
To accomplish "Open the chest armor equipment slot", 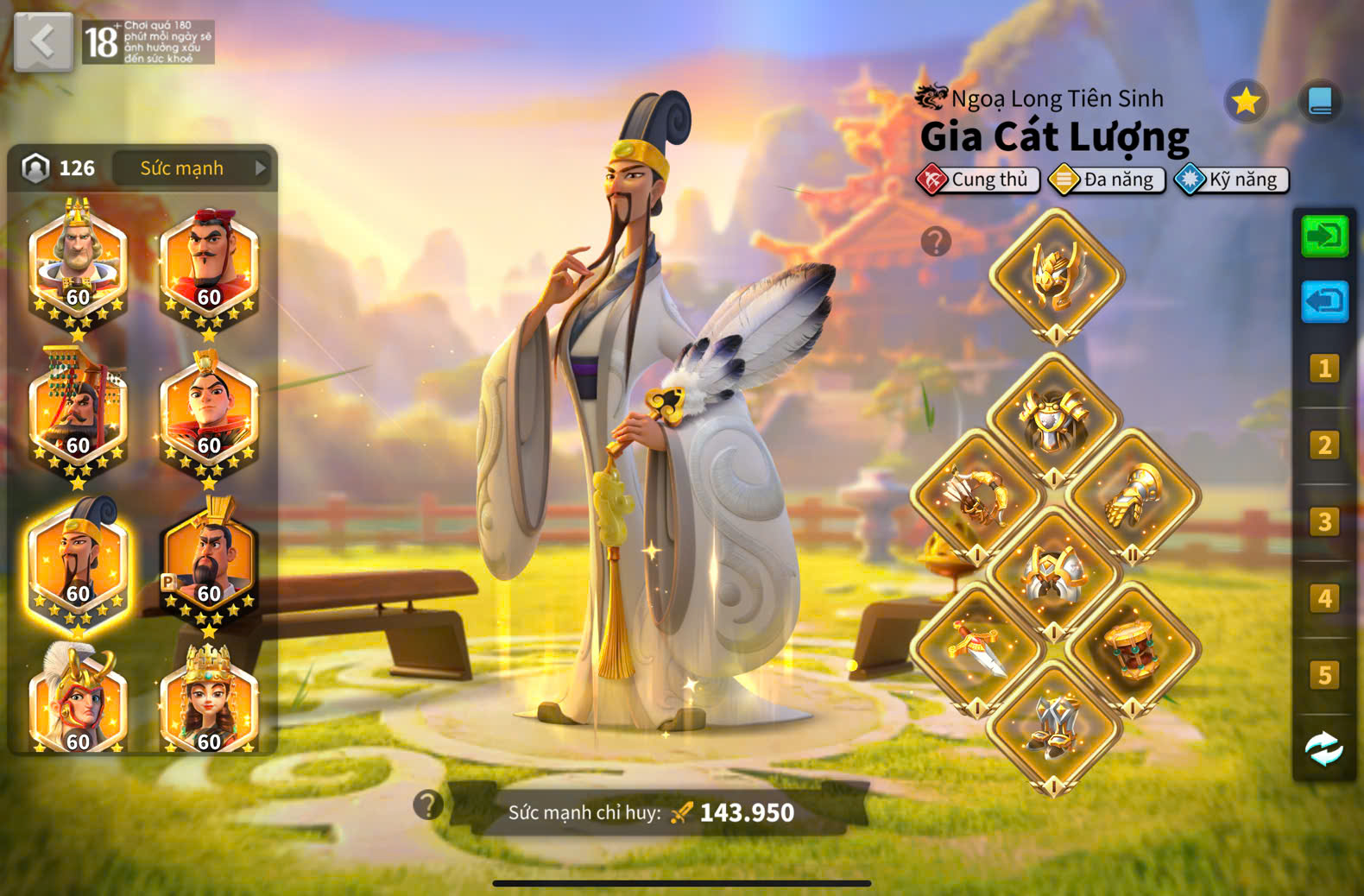I will [1054, 420].
